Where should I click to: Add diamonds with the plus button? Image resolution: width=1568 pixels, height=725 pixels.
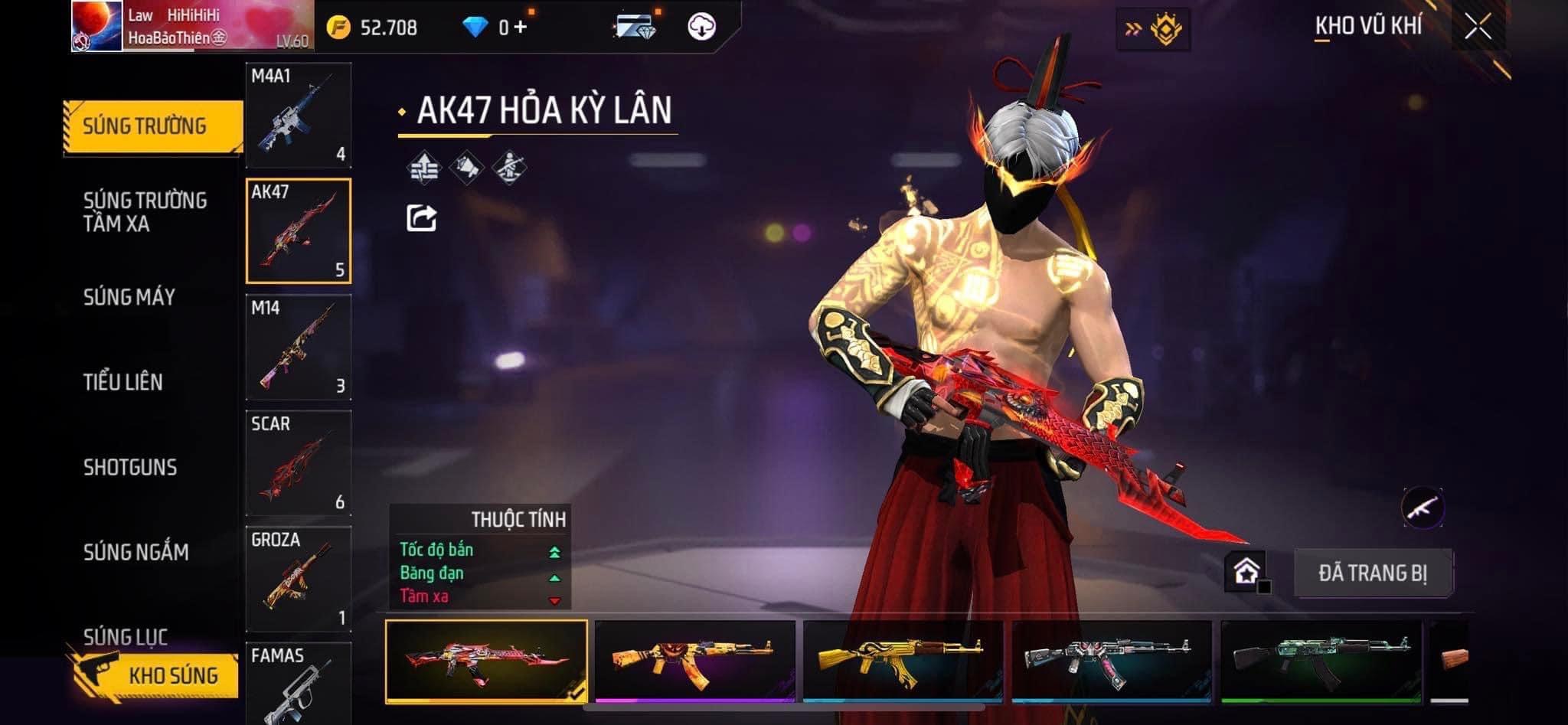click(x=521, y=28)
